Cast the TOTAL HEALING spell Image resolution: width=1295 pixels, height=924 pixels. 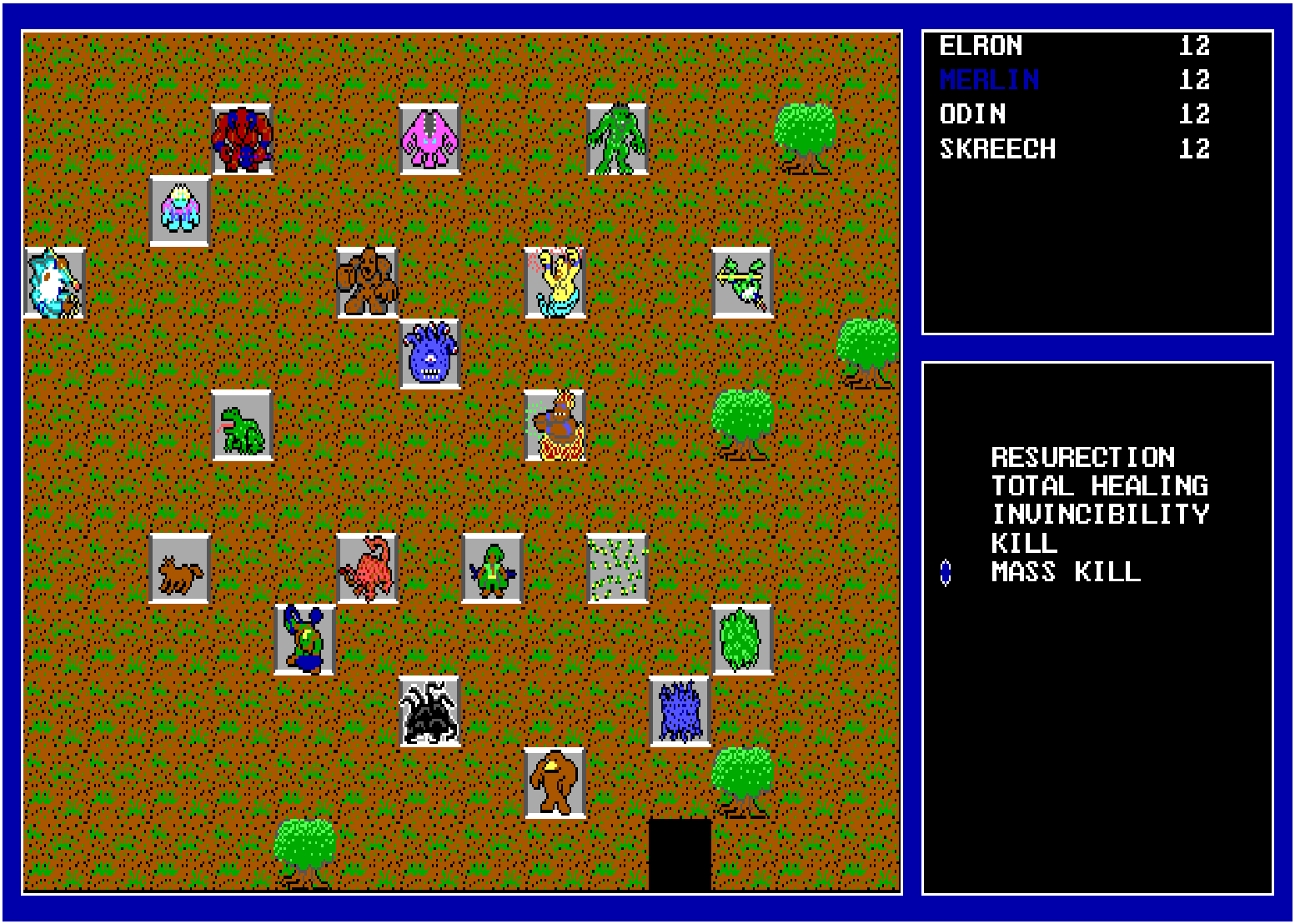click(x=1099, y=485)
